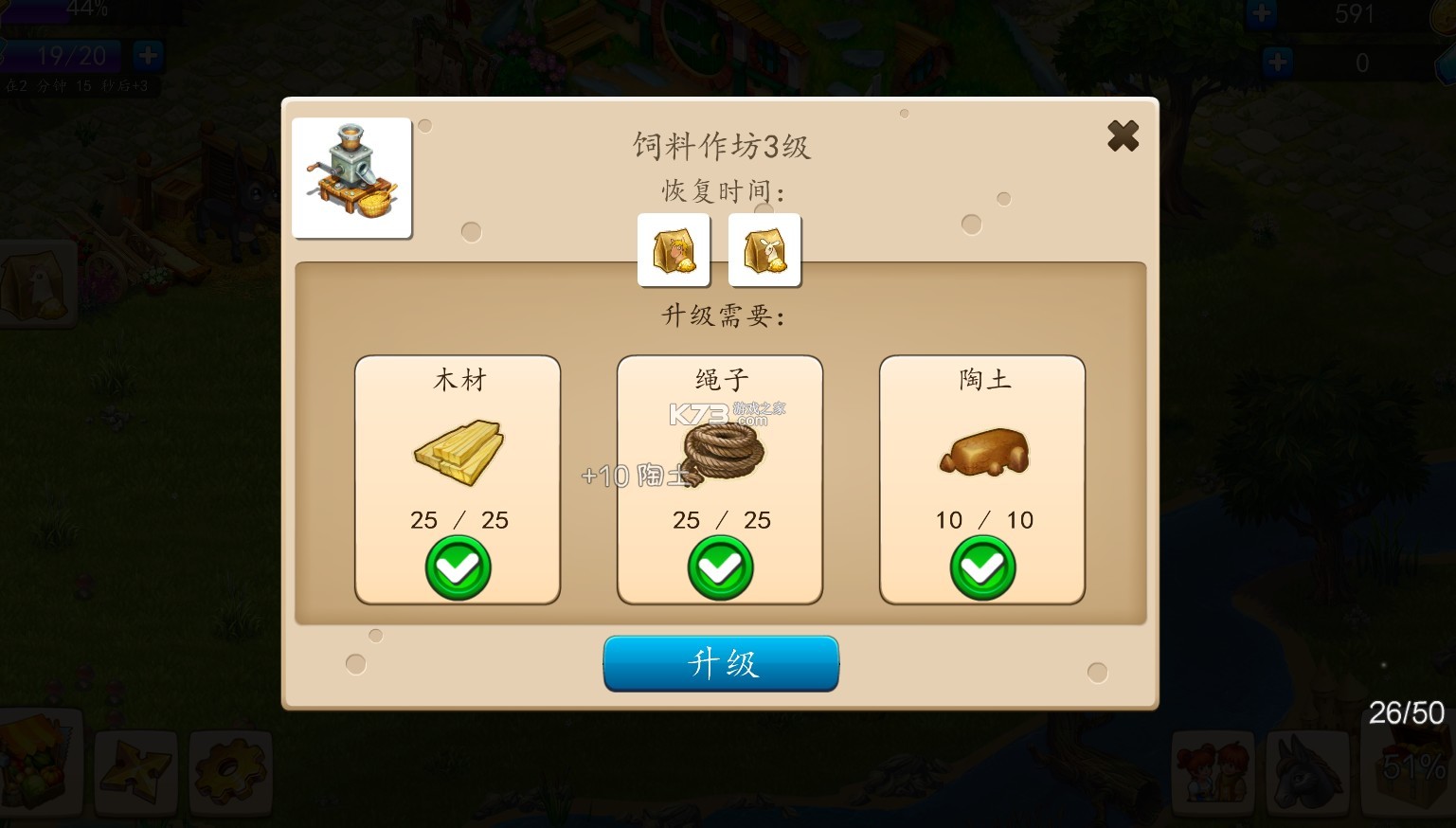Open the gear settings icon
Screen dimensions: 1456x828
[230, 772]
